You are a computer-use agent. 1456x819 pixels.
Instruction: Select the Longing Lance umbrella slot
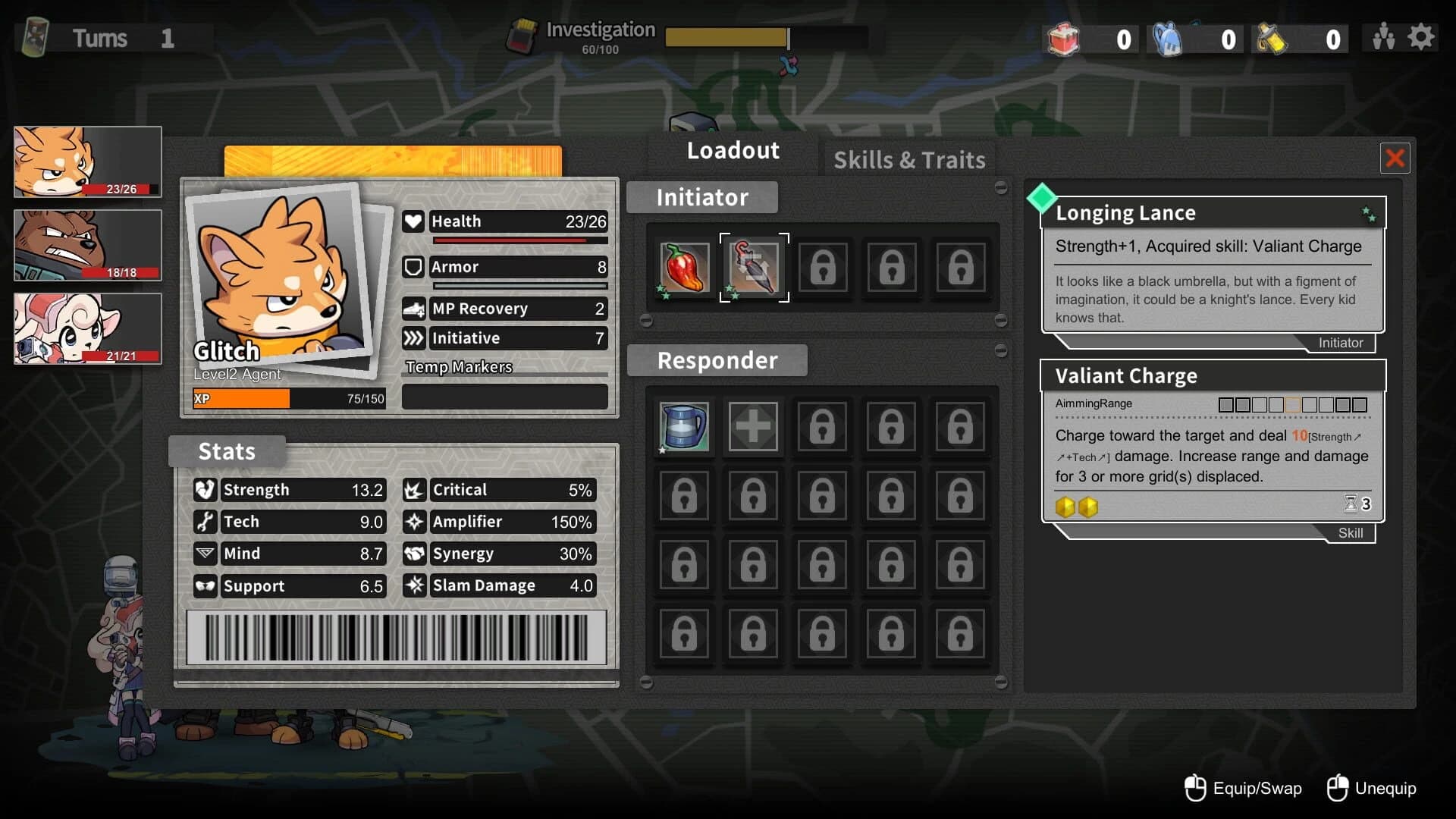coord(754,268)
